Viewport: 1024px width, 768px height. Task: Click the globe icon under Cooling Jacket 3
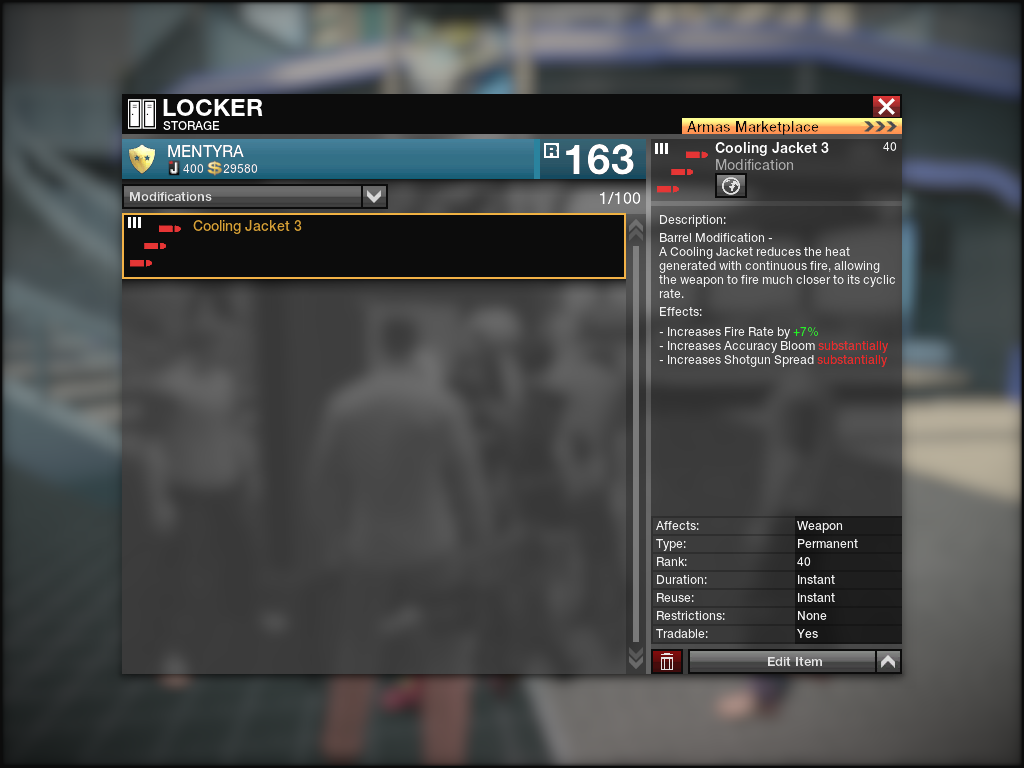click(x=731, y=186)
